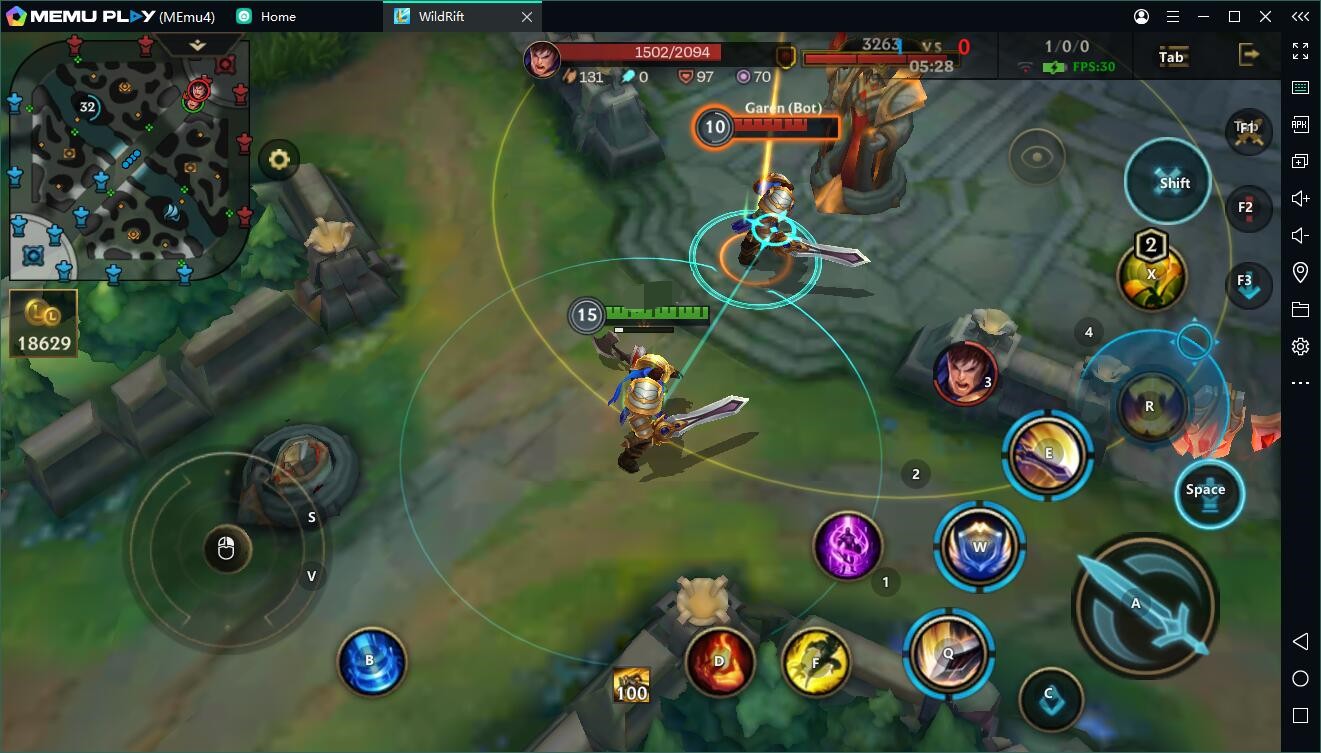Open the gear settings button
This screenshot has height=753, width=1321.
click(x=279, y=159)
